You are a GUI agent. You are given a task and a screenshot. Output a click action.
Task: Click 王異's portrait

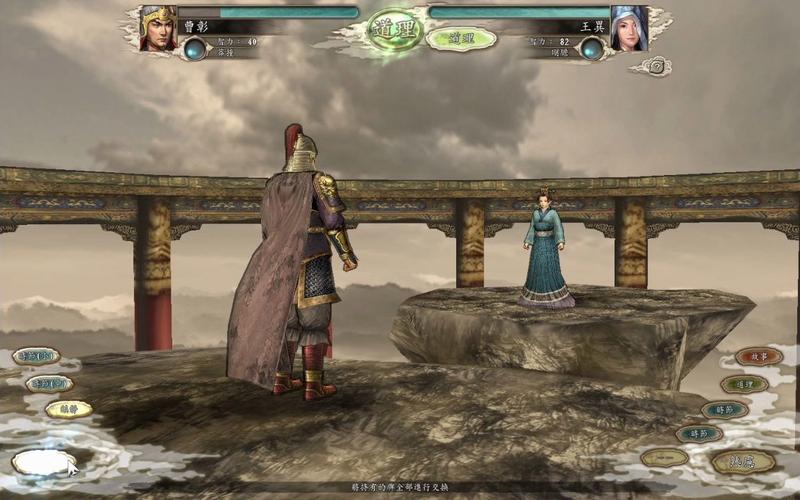pos(630,28)
